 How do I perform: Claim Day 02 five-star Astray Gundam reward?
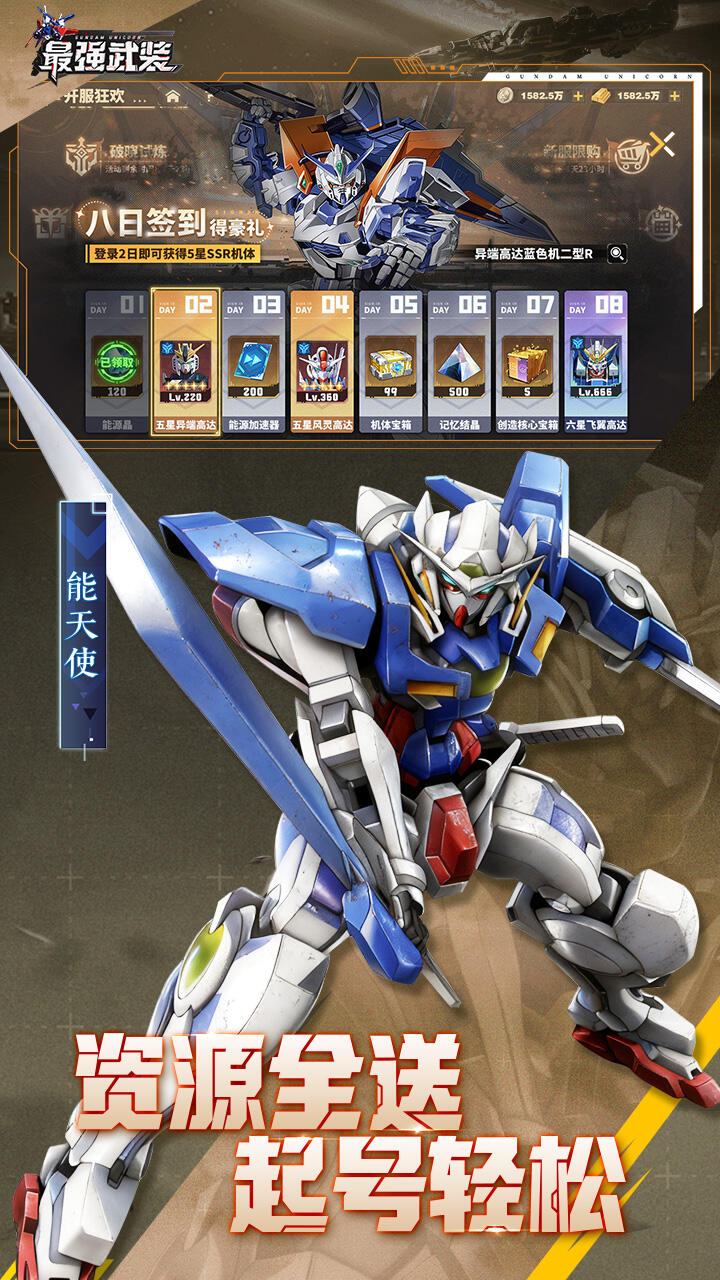click(185, 362)
